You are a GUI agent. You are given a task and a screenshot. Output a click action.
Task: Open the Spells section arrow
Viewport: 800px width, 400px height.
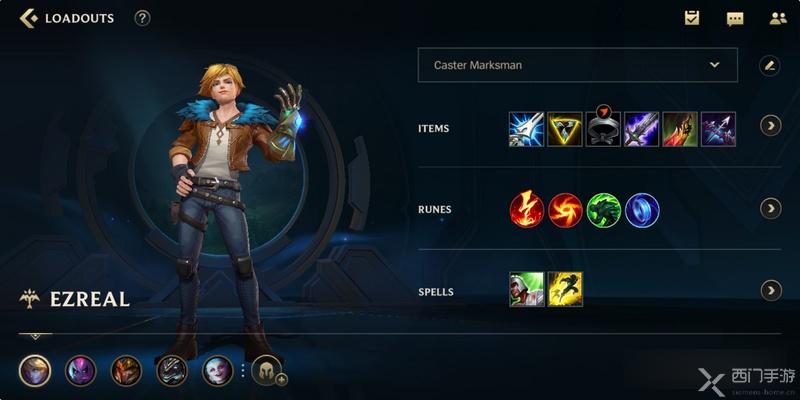pos(770,290)
